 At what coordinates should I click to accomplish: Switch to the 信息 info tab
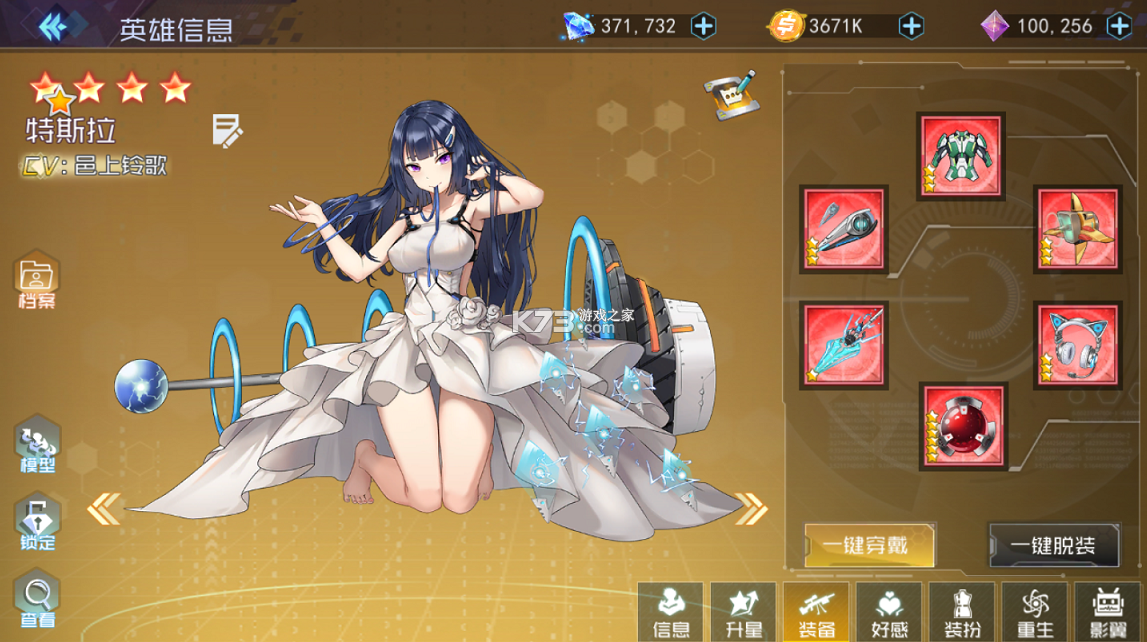click(x=671, y=612)
